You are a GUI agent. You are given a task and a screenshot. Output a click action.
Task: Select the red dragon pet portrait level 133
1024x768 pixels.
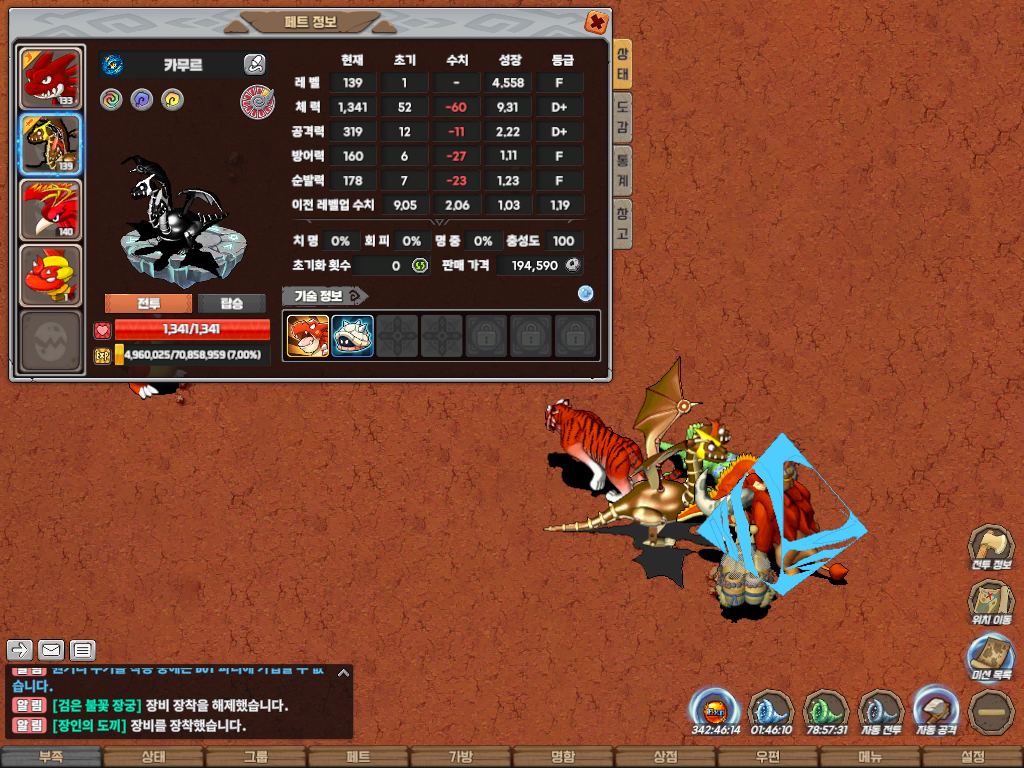click(50, 78)
